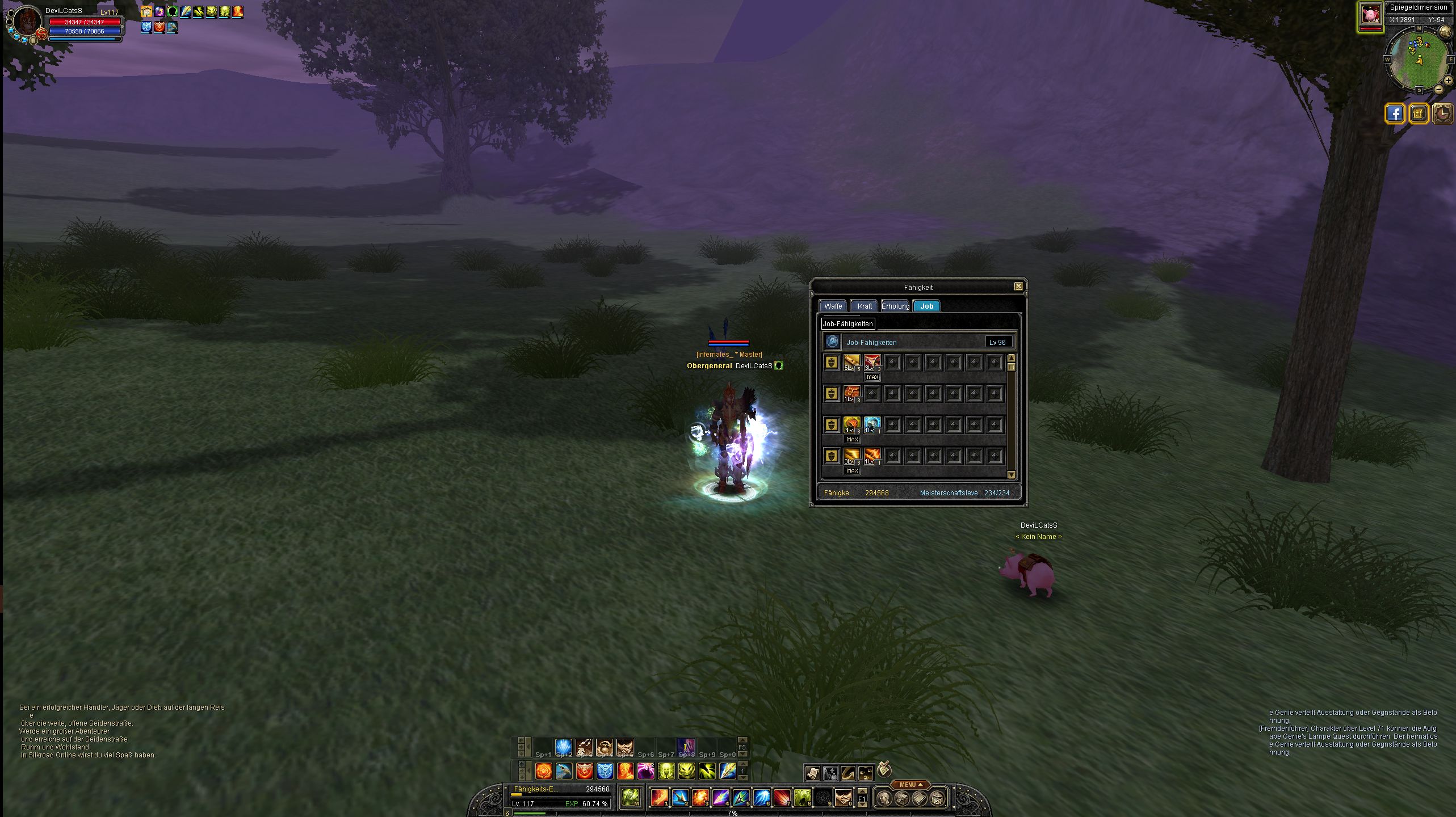This screenshot has width=1456, height=817.
Task: Select the Erholung tab
Action: pos(896,306)
